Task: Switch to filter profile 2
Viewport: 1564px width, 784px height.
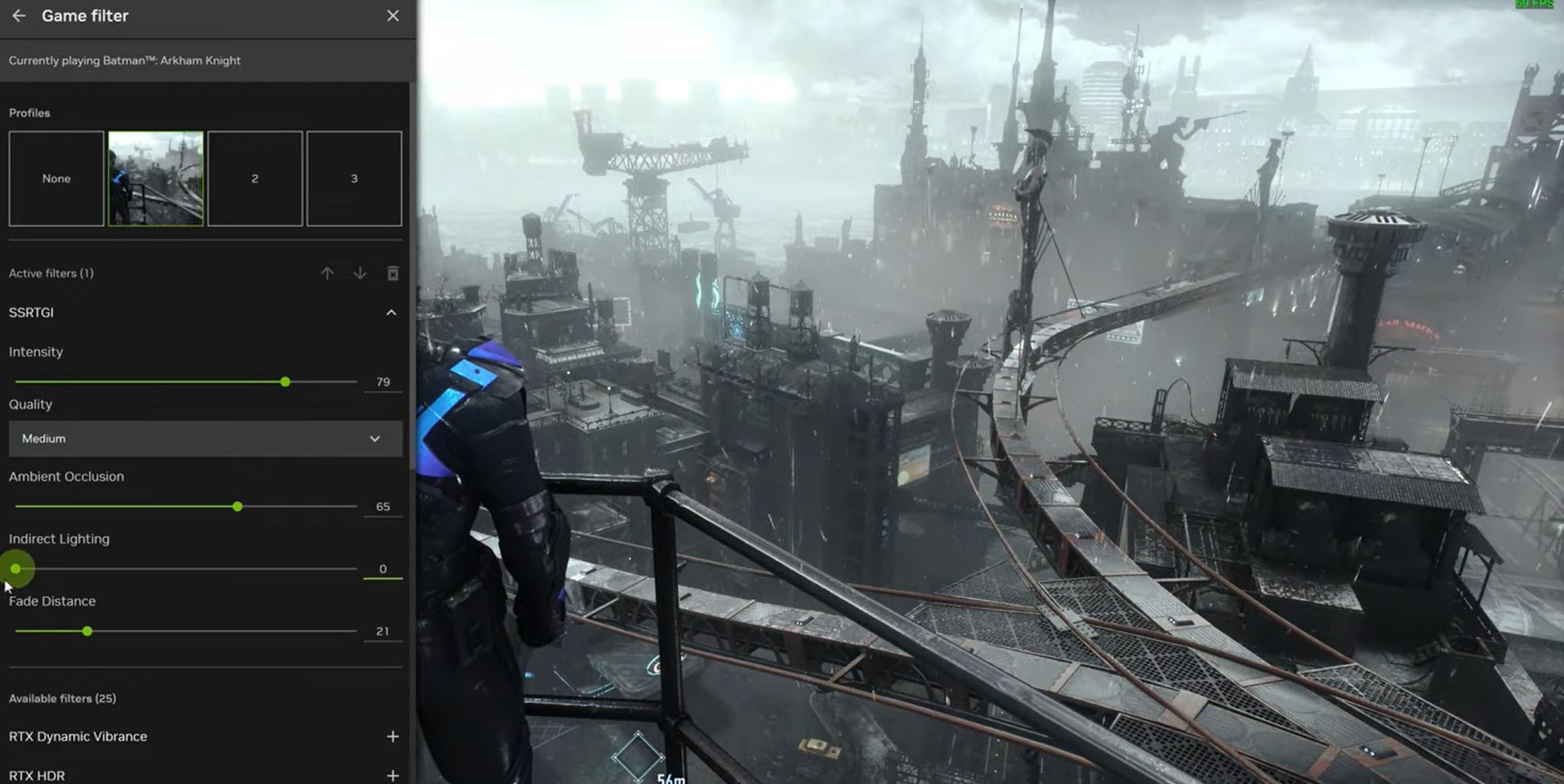Action: [255, 179]
